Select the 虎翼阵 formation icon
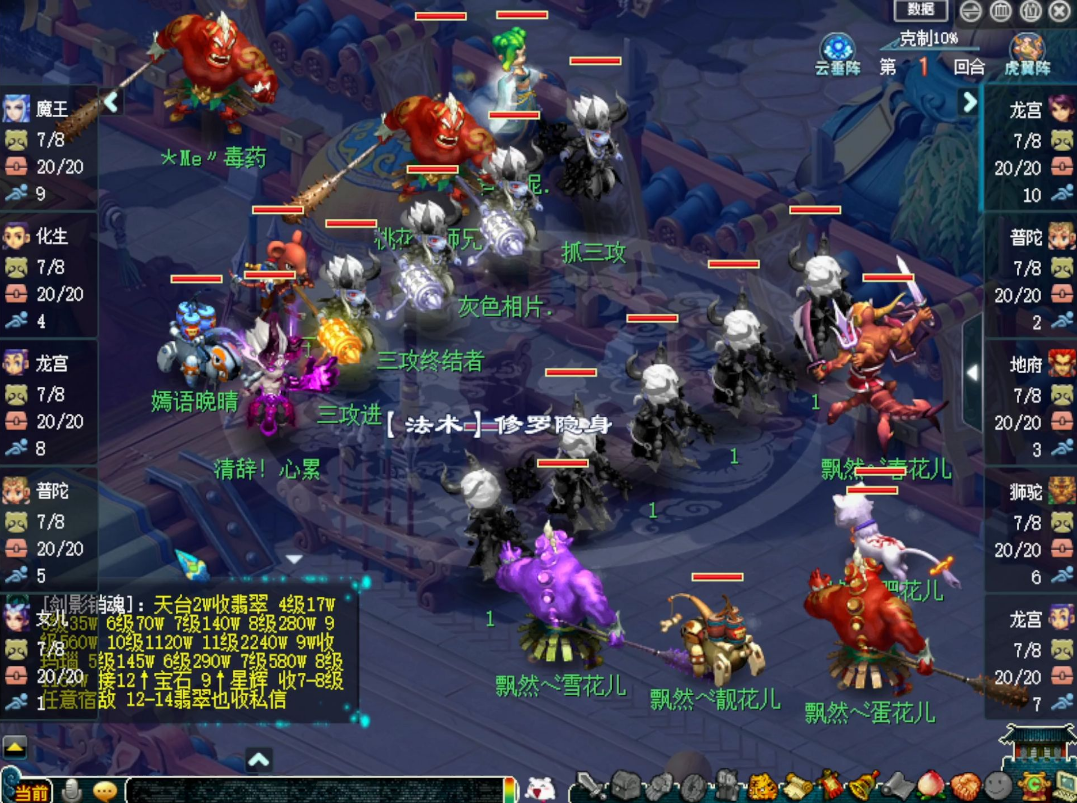Image resolution: width=1077 pixels, height=803 pixels. coord(1028,50)
